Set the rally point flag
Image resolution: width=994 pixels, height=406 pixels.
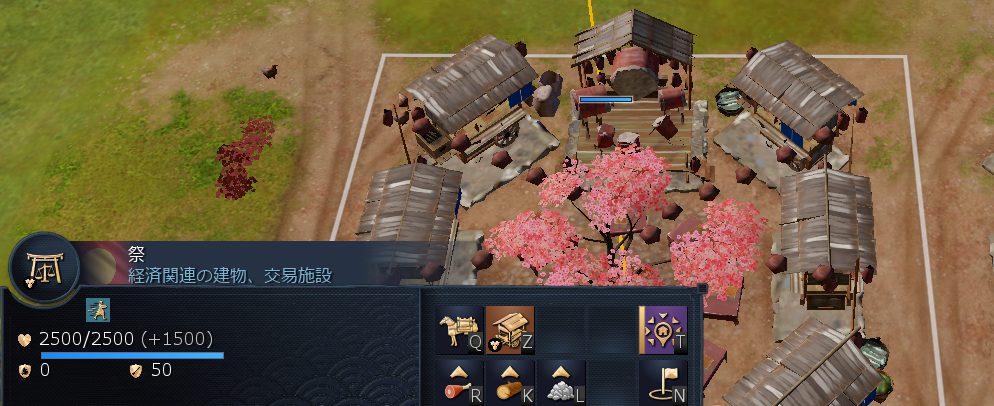[x=663, y=382]
